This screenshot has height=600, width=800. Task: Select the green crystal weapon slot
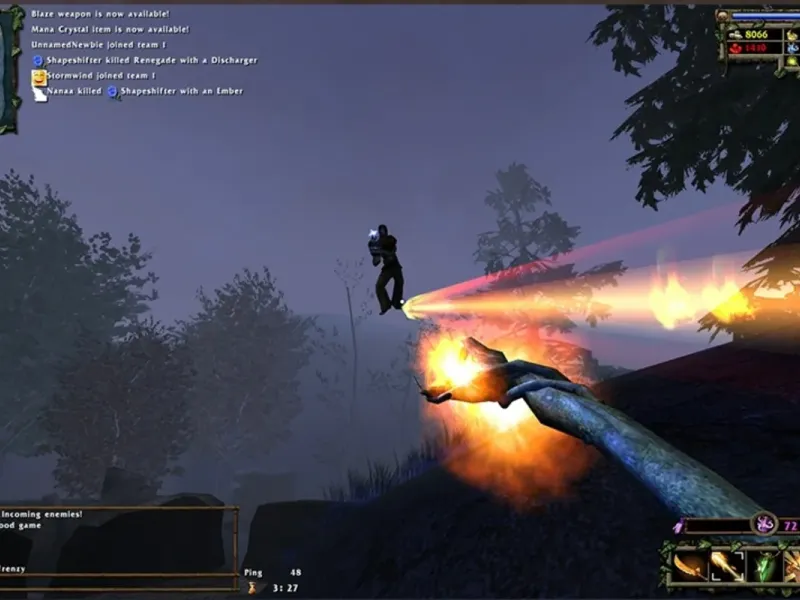[765, 567]
